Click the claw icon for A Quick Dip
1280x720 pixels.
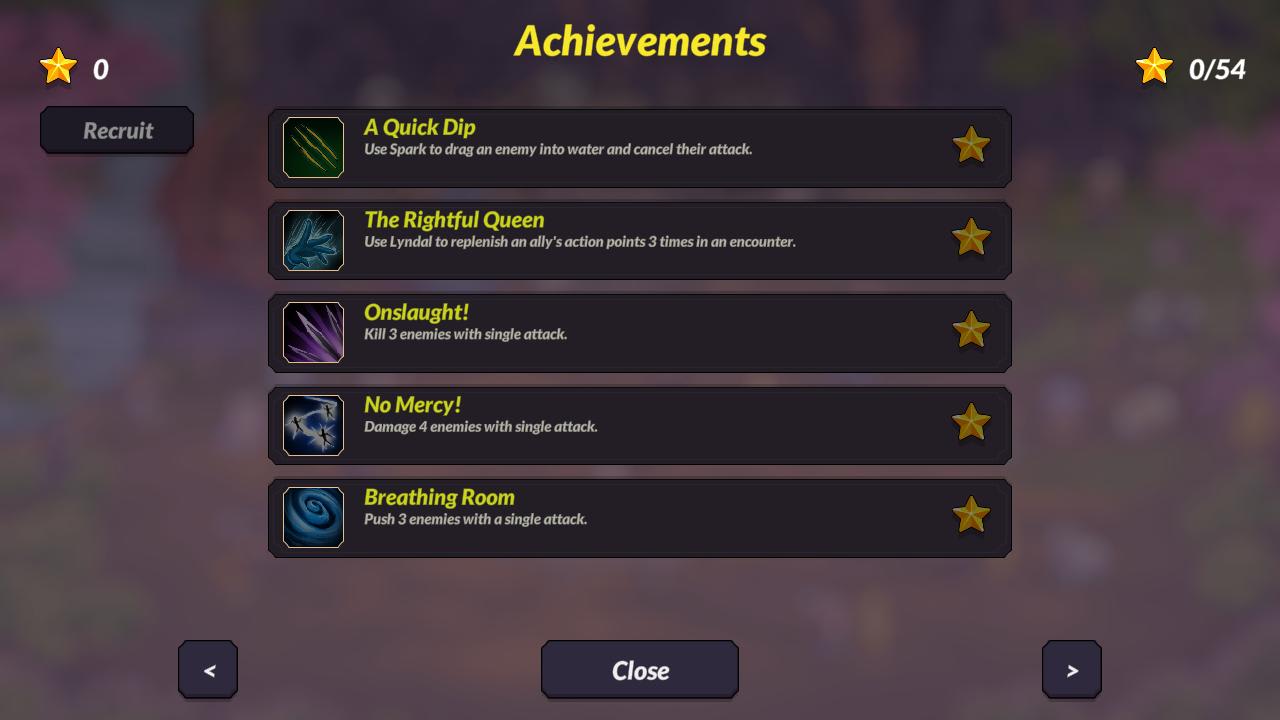point(312,147)
